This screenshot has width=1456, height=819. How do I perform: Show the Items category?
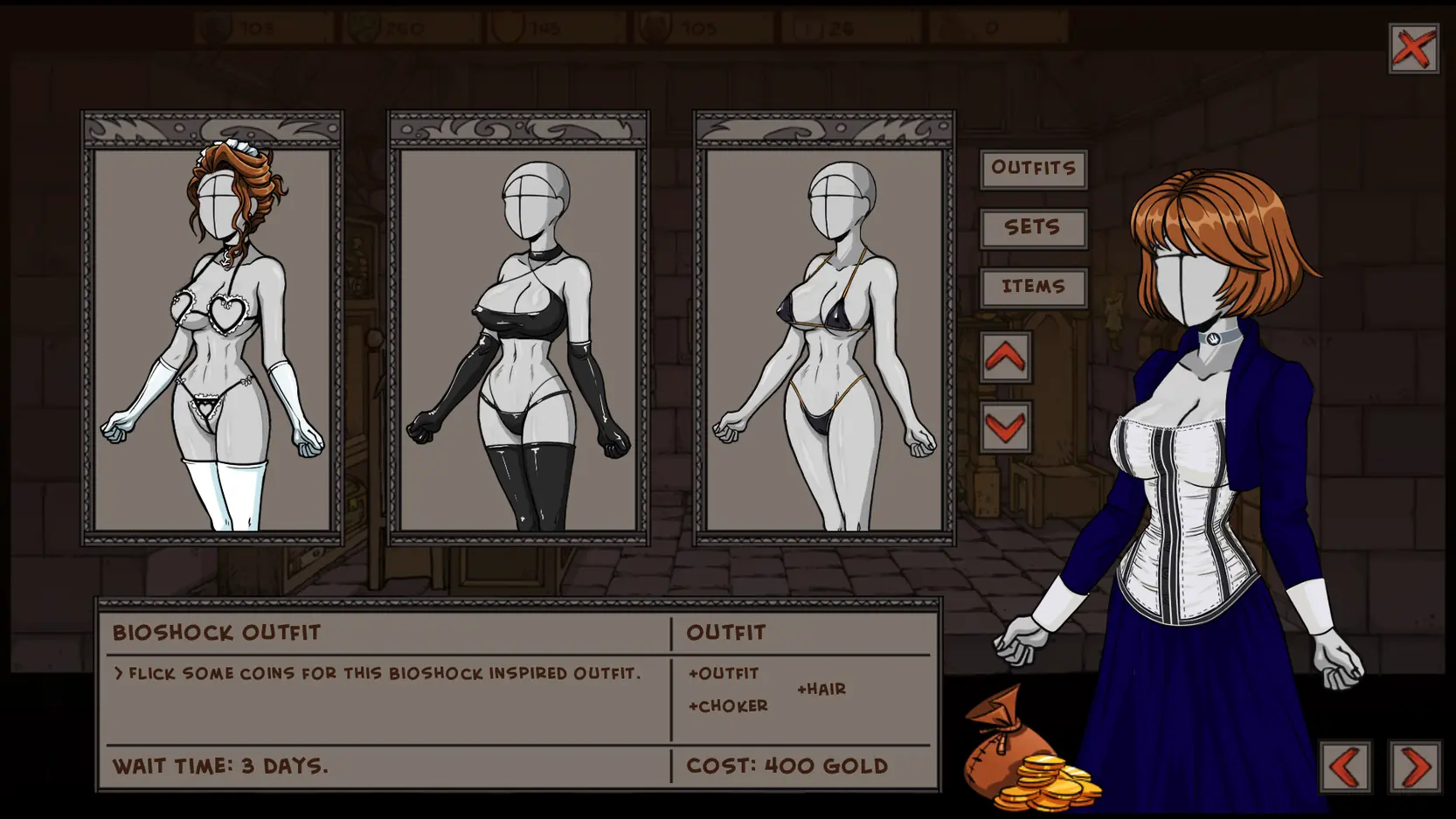click(1033, 287)
